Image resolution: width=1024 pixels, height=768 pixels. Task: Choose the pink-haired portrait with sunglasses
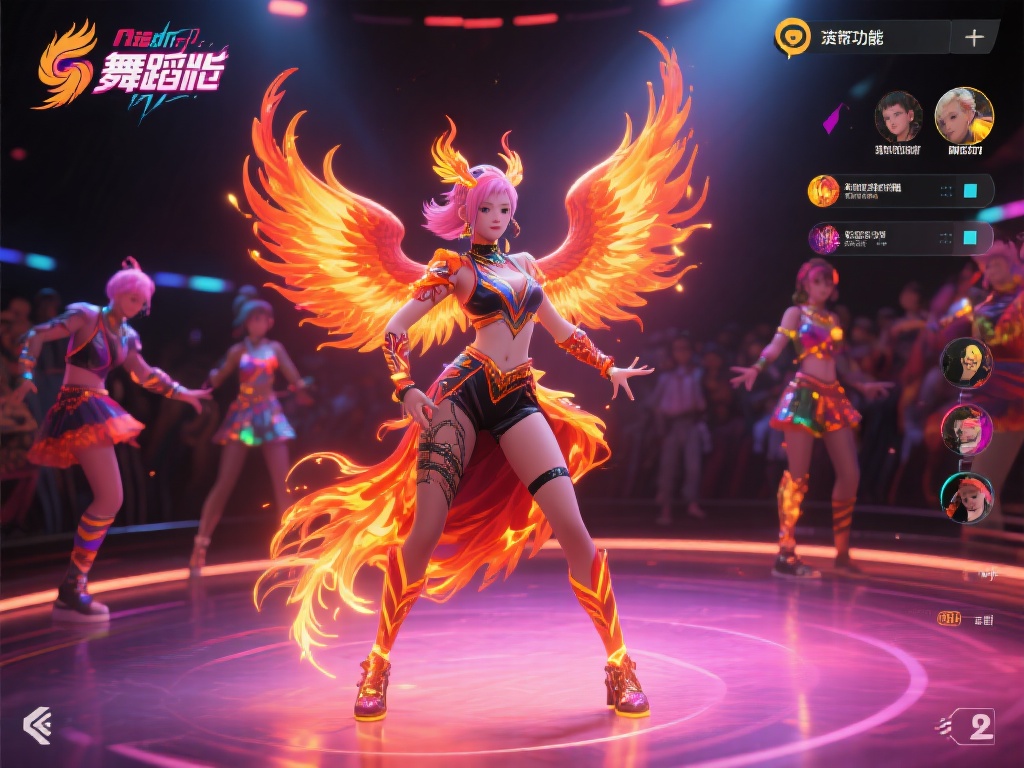point(967,430)
